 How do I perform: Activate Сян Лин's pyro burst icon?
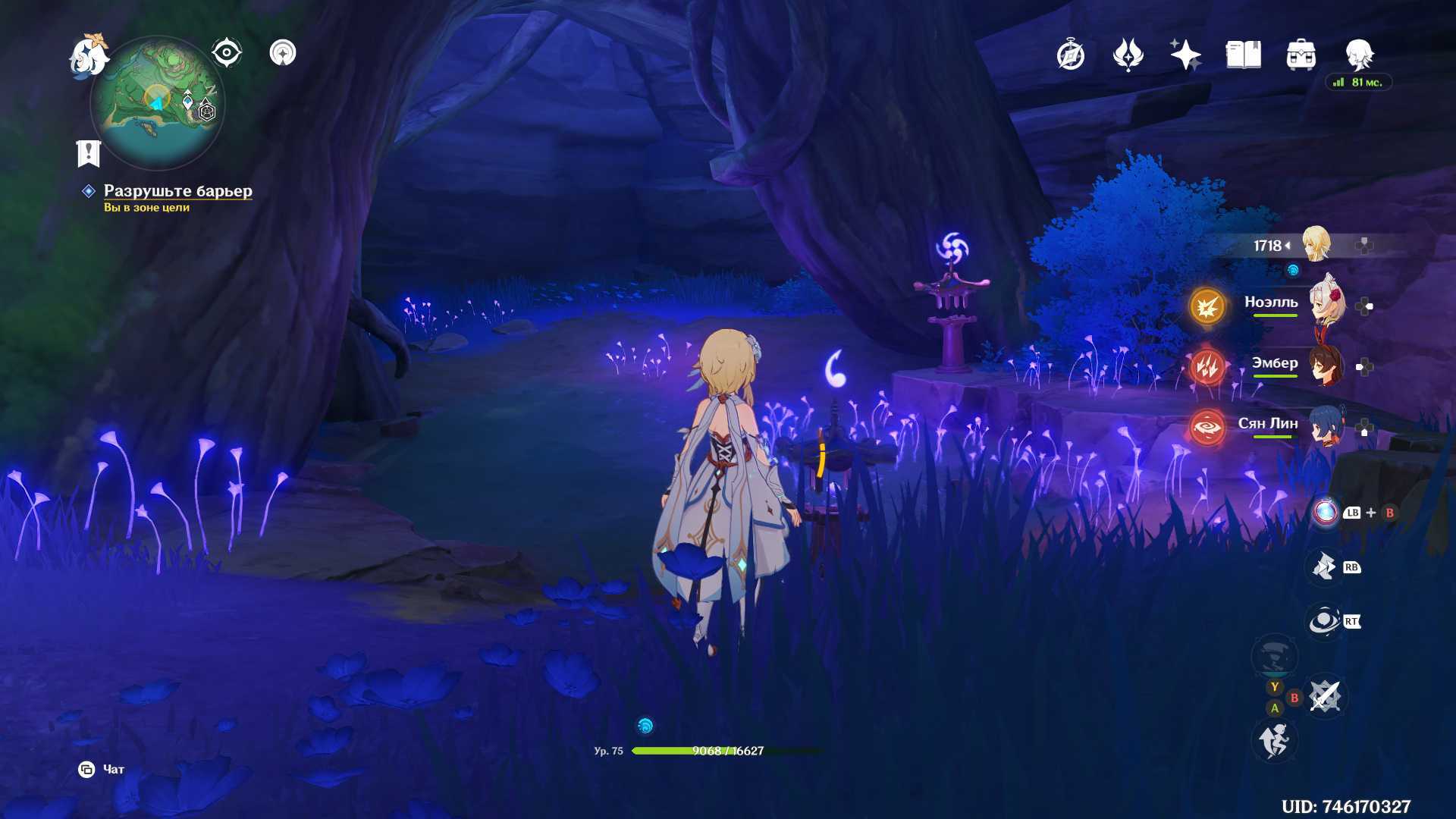(1207, 428)
